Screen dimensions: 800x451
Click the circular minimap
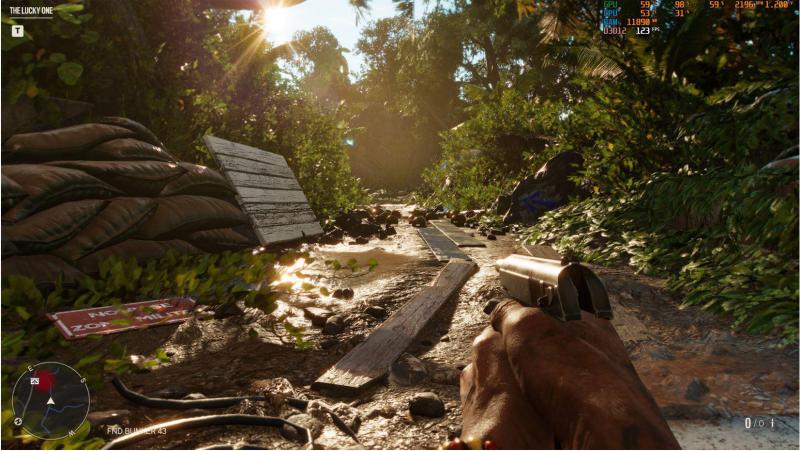tap(50, 400)
